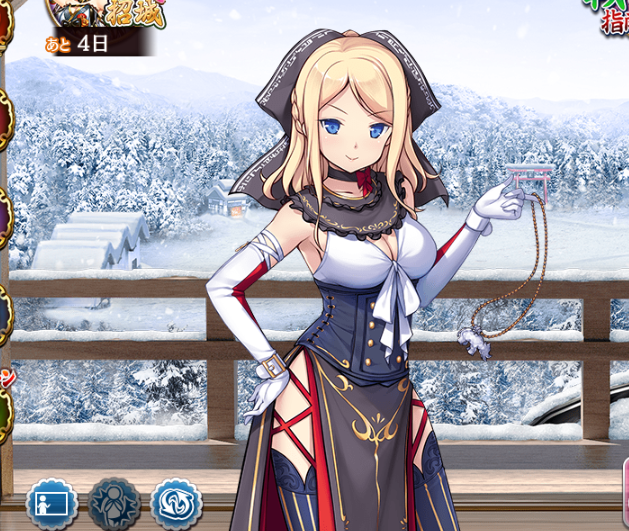Click the blue presenter-and-board icon
Image resolution: width=629 pixels, height=531 pixels.
[x=52, y=504]
